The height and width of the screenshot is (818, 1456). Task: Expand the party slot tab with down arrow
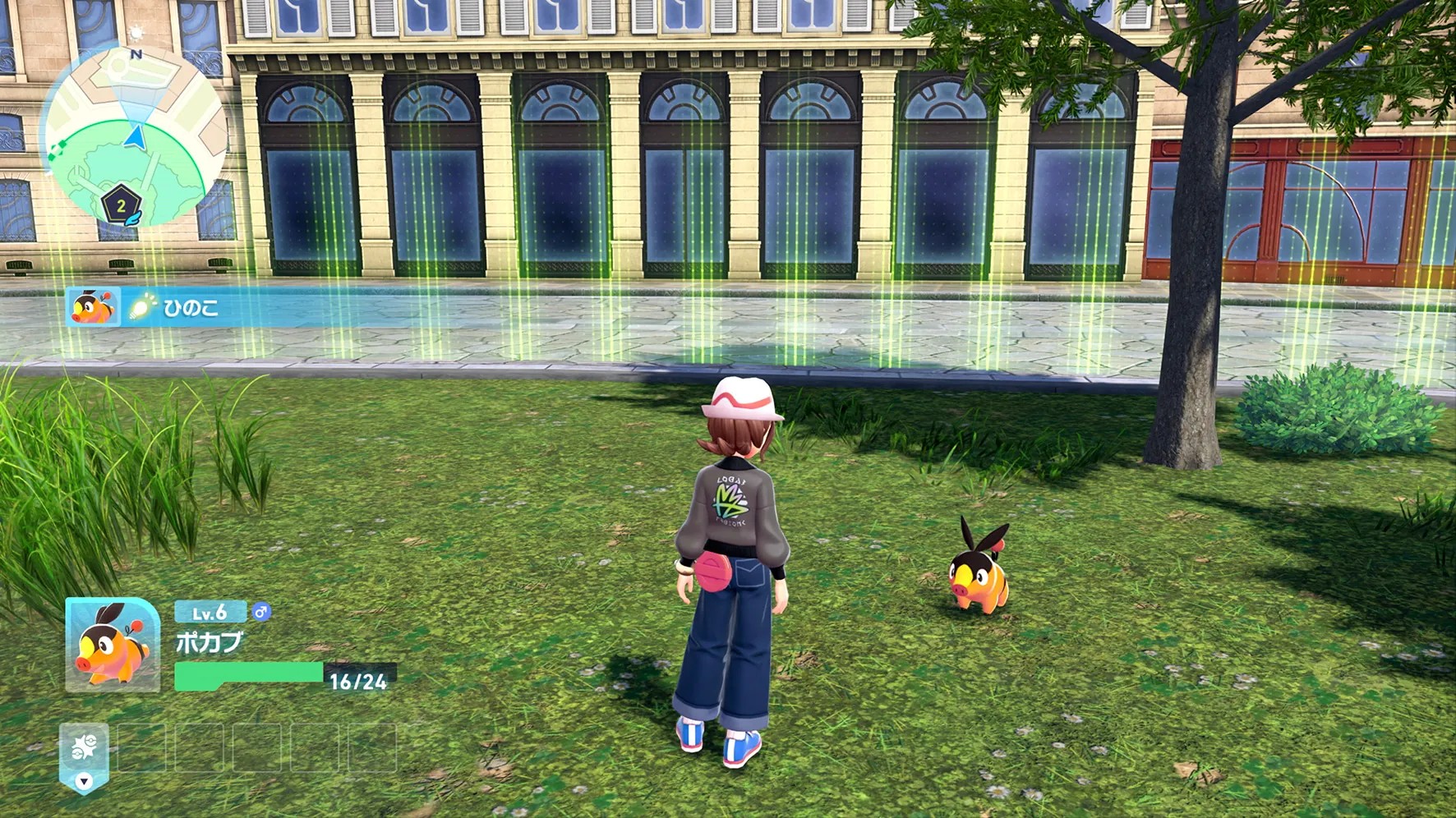[84, 781]
